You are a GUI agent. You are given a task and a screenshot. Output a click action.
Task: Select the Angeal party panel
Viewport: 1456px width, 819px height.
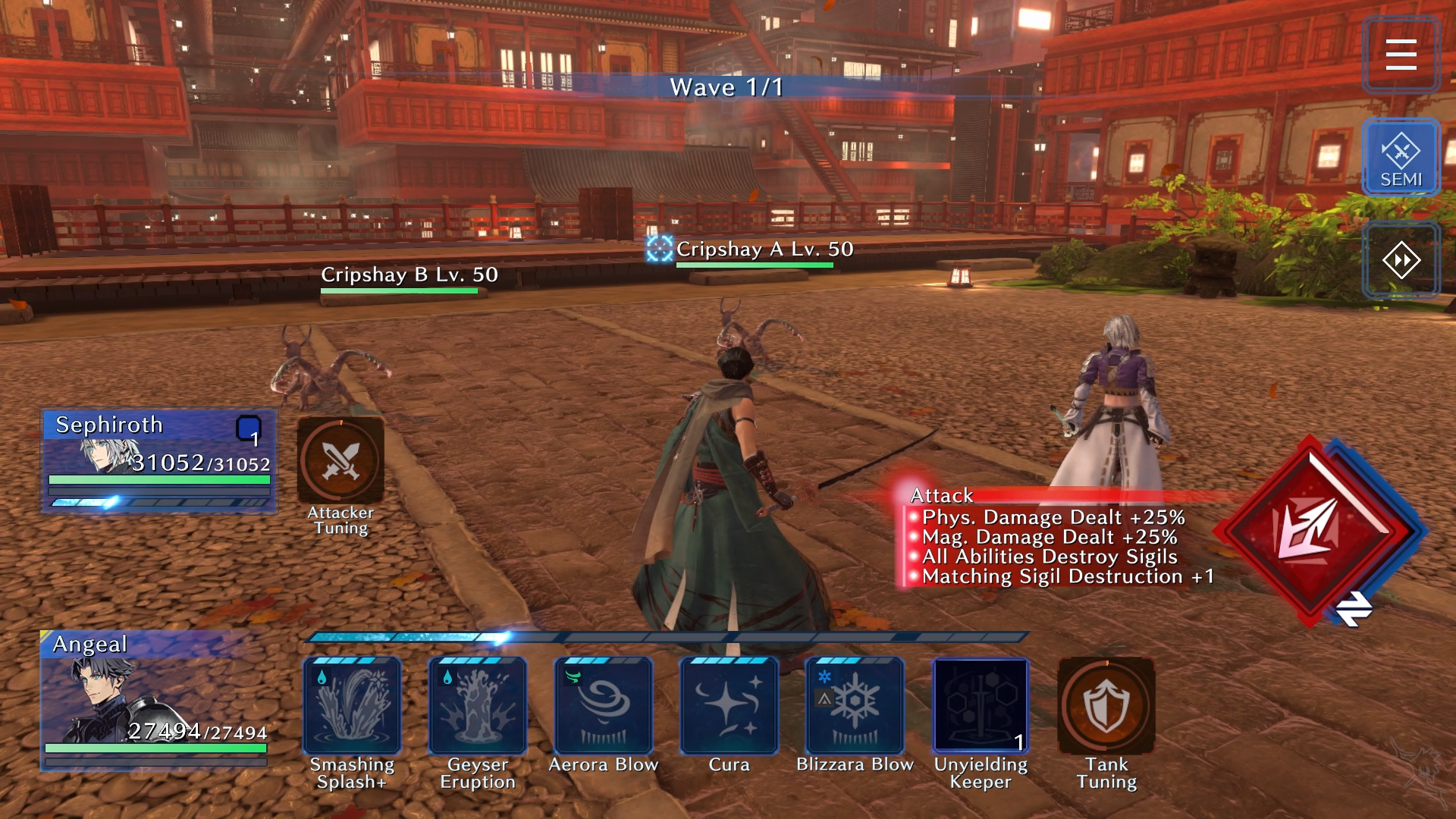click(x=155, y=699)
